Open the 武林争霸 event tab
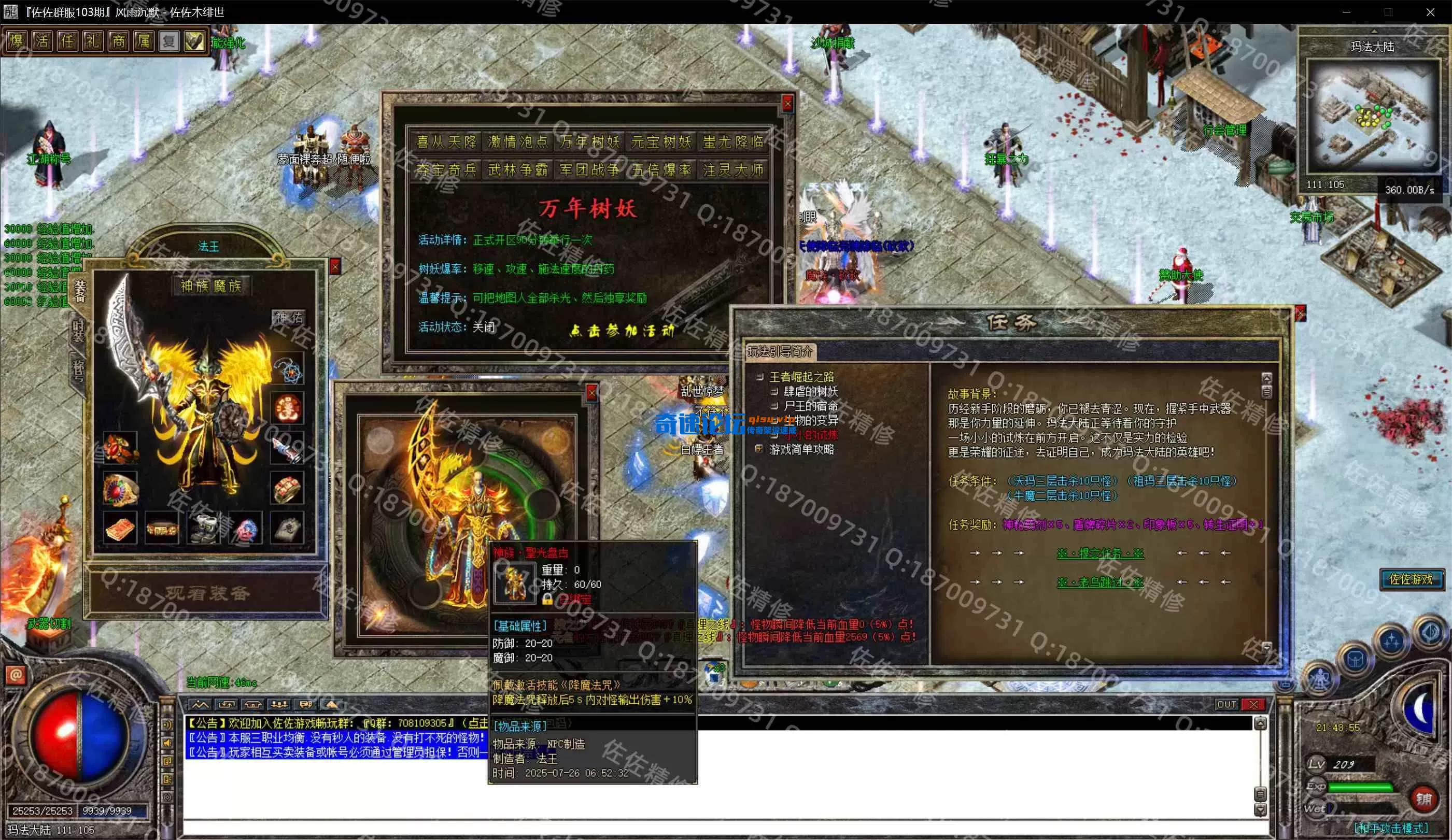Screen dimensions: 1452x840 tap(517, 170)
